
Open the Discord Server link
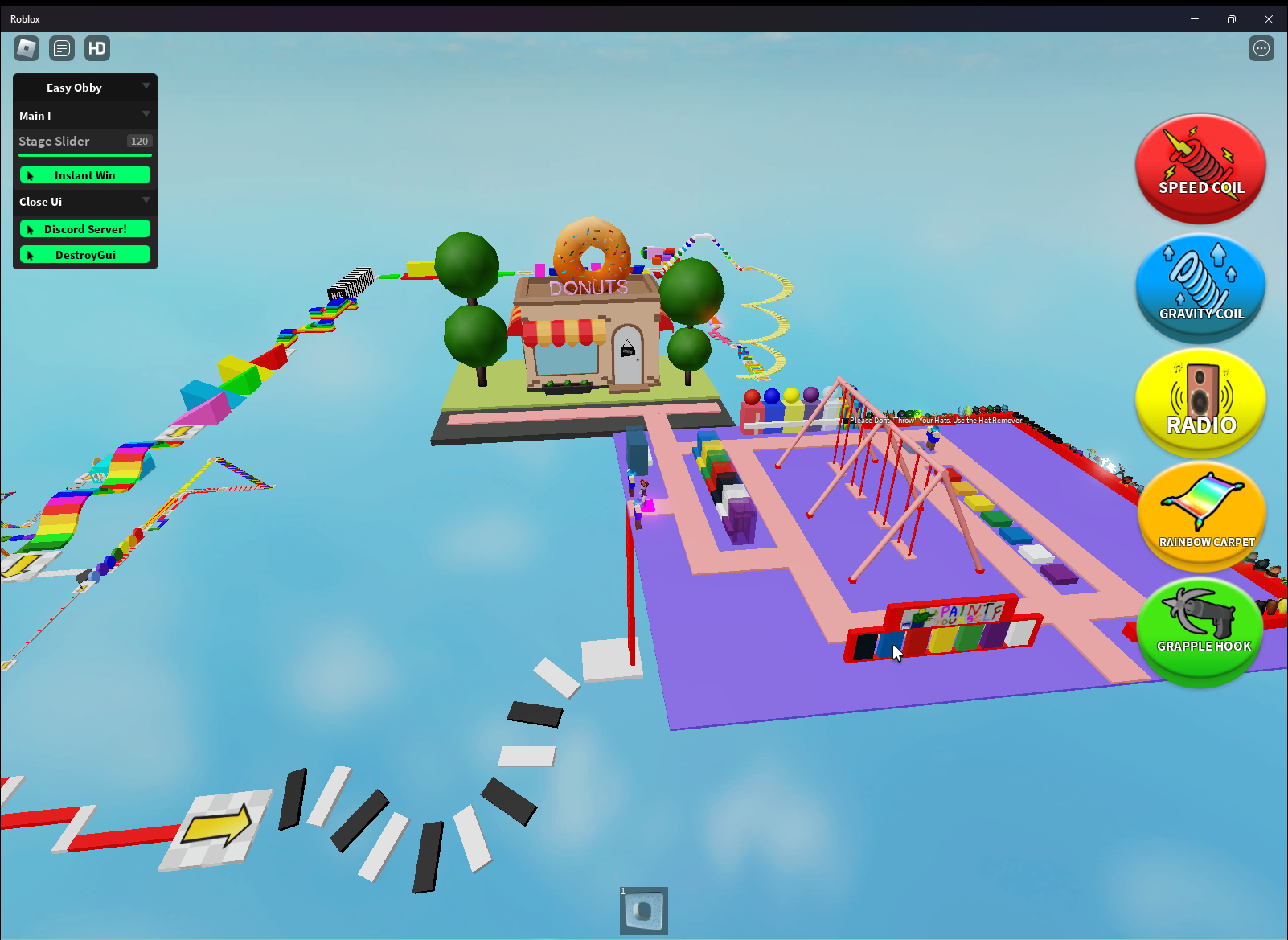84,228
